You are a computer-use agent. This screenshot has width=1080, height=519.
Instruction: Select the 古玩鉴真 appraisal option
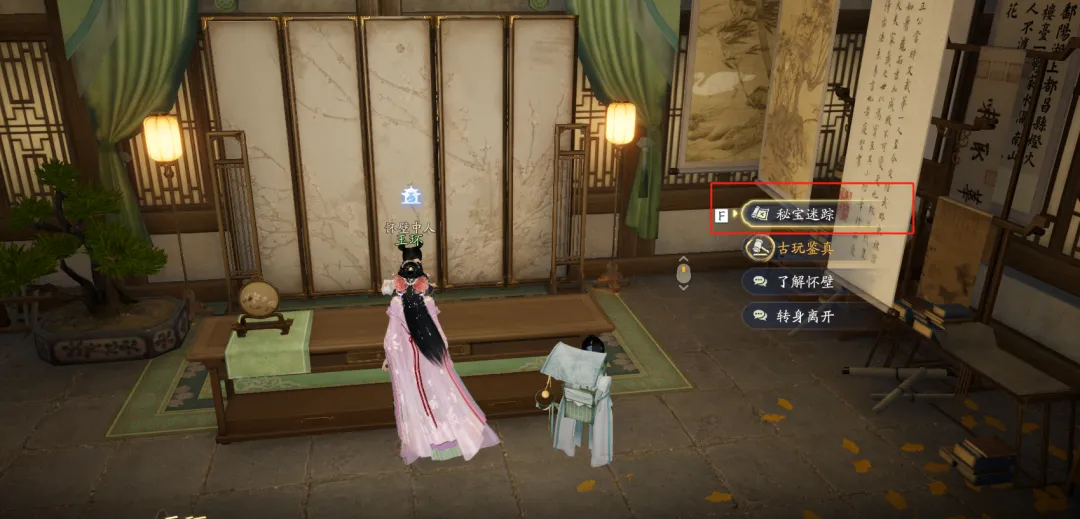tap(804, 247)
